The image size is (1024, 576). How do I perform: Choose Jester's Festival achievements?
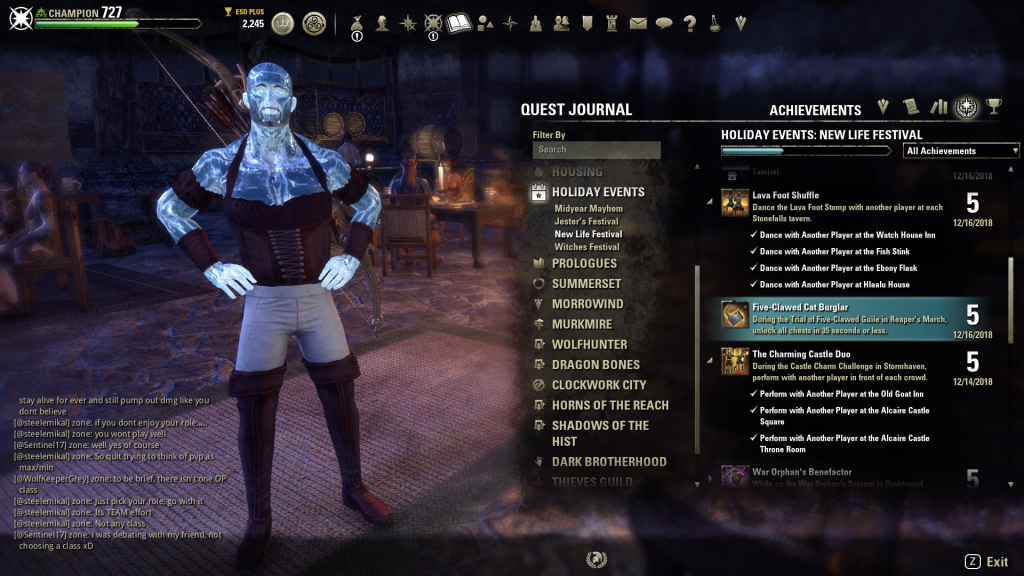(x=586, y=221)
